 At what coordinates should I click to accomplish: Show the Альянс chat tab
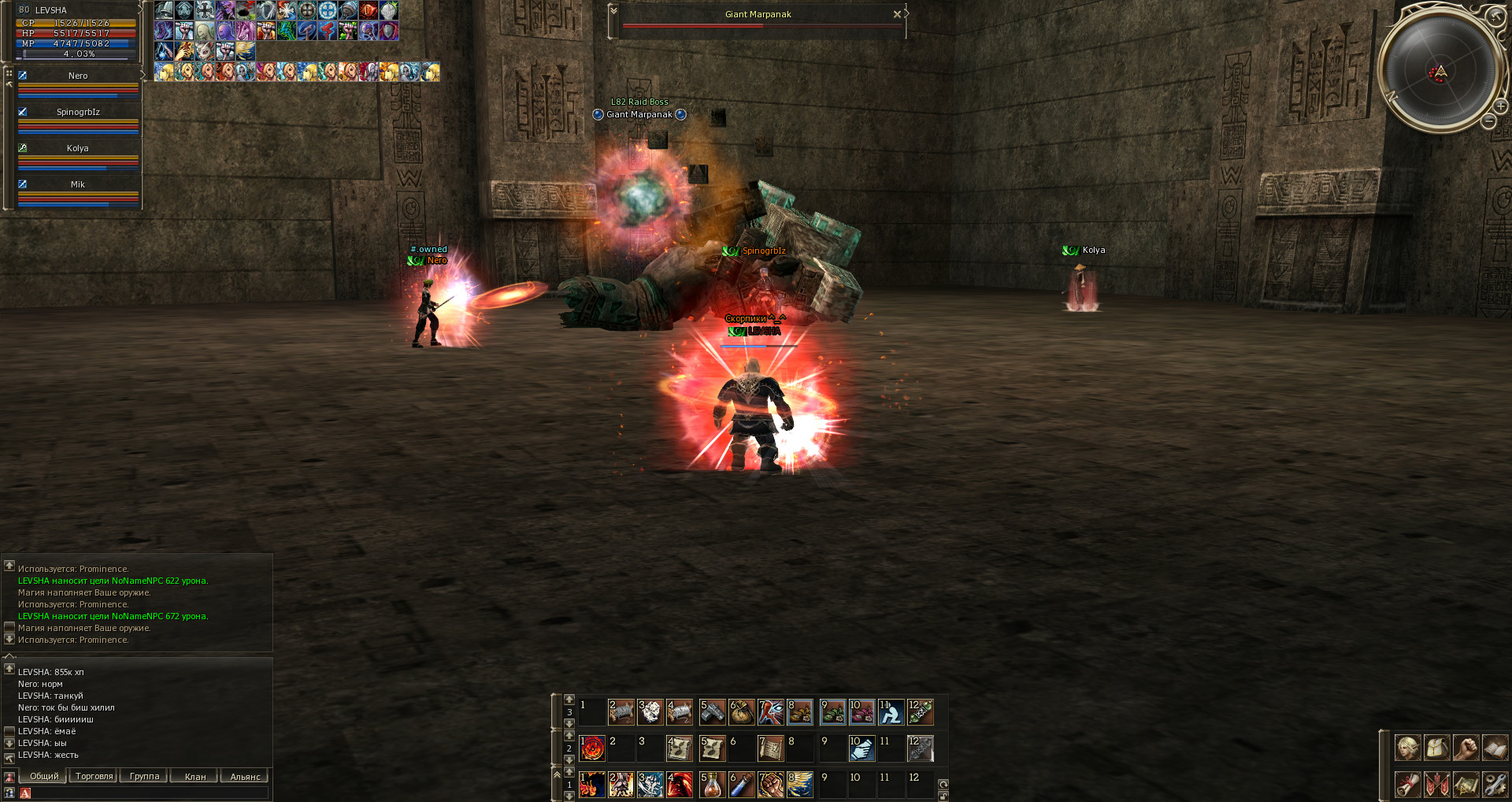[245, 777]
